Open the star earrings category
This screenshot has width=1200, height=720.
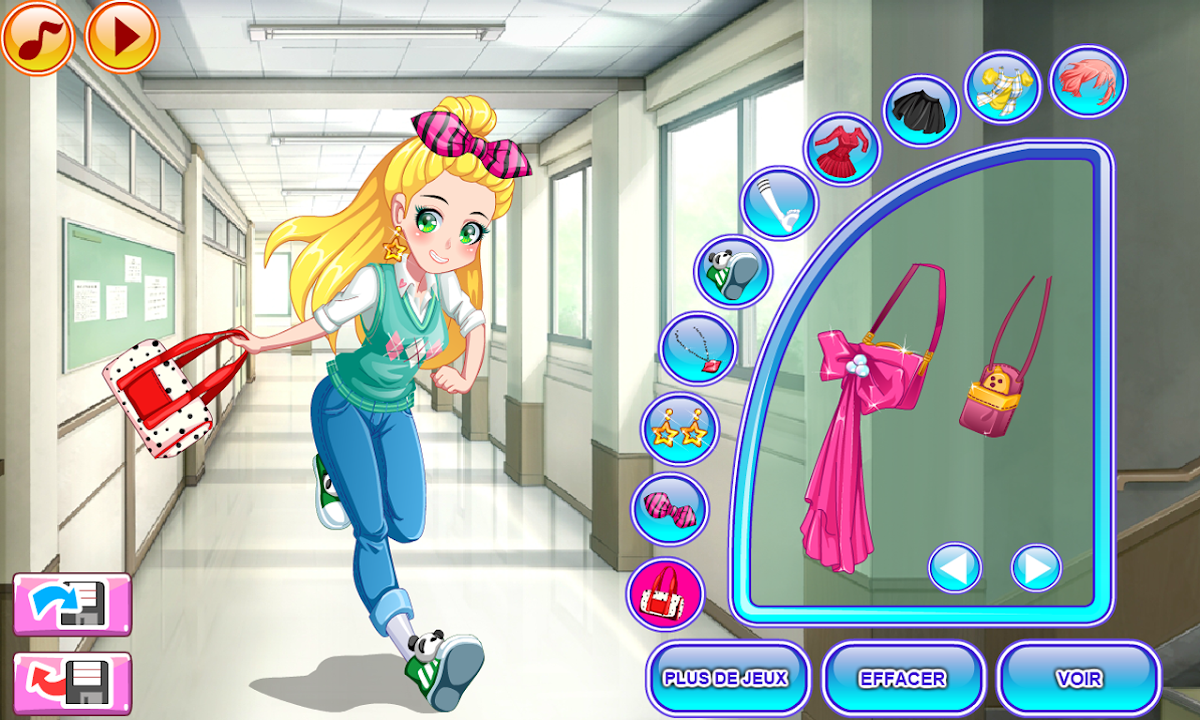[x=679, y=430]
